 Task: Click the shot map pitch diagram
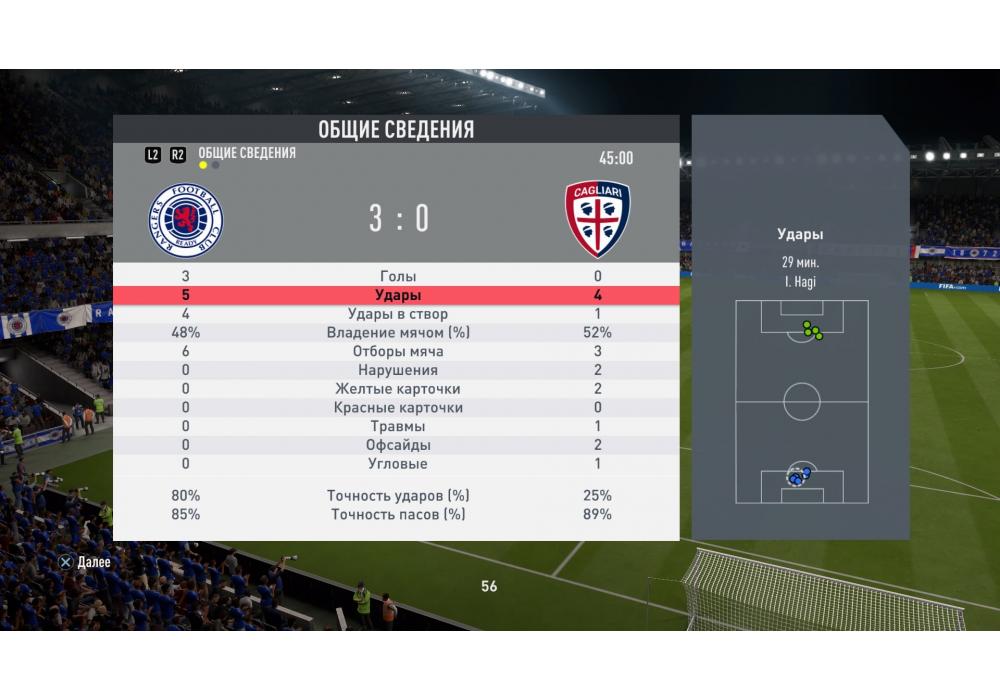(x=801, y=402)
